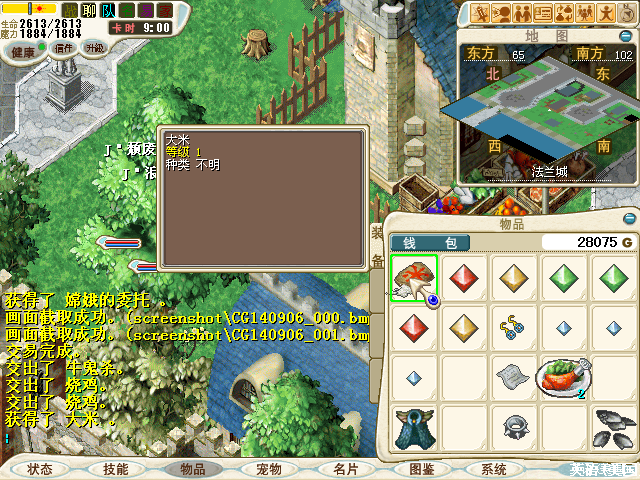Toggle the 队 team icon
The image size is (640, 480).
(107, 11)
